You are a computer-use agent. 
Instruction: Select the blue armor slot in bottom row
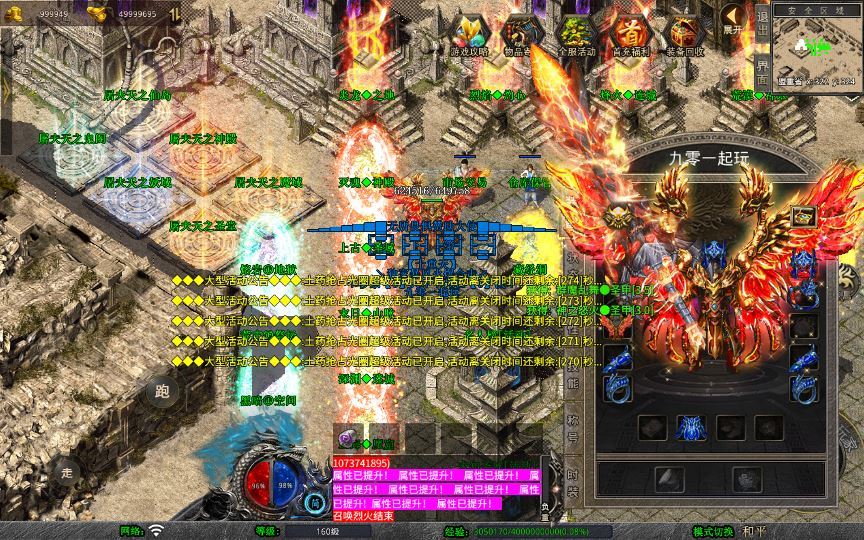pyautogui.click(x=692, y=428)
